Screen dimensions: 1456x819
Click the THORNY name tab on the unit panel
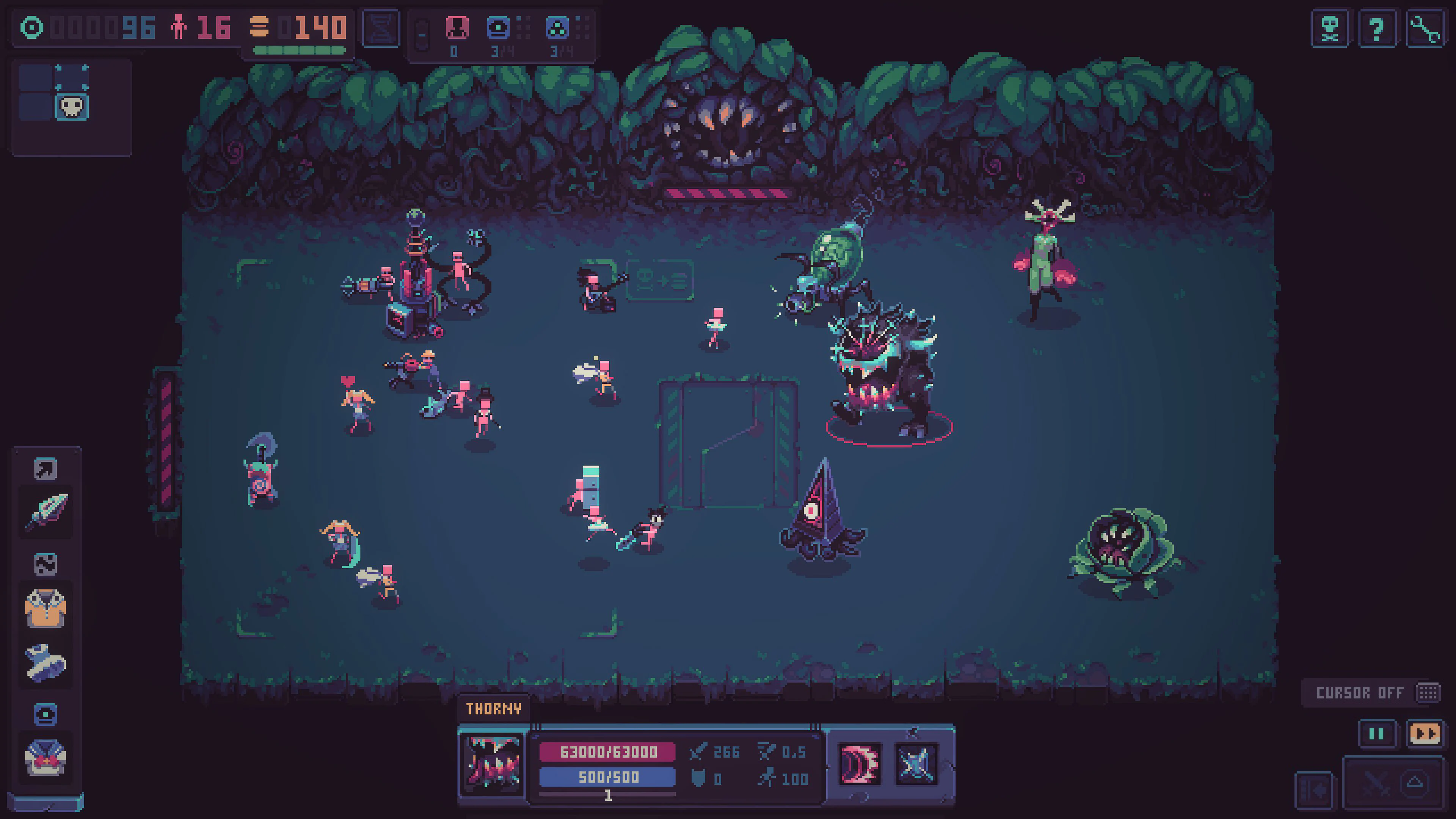point(495,708)
